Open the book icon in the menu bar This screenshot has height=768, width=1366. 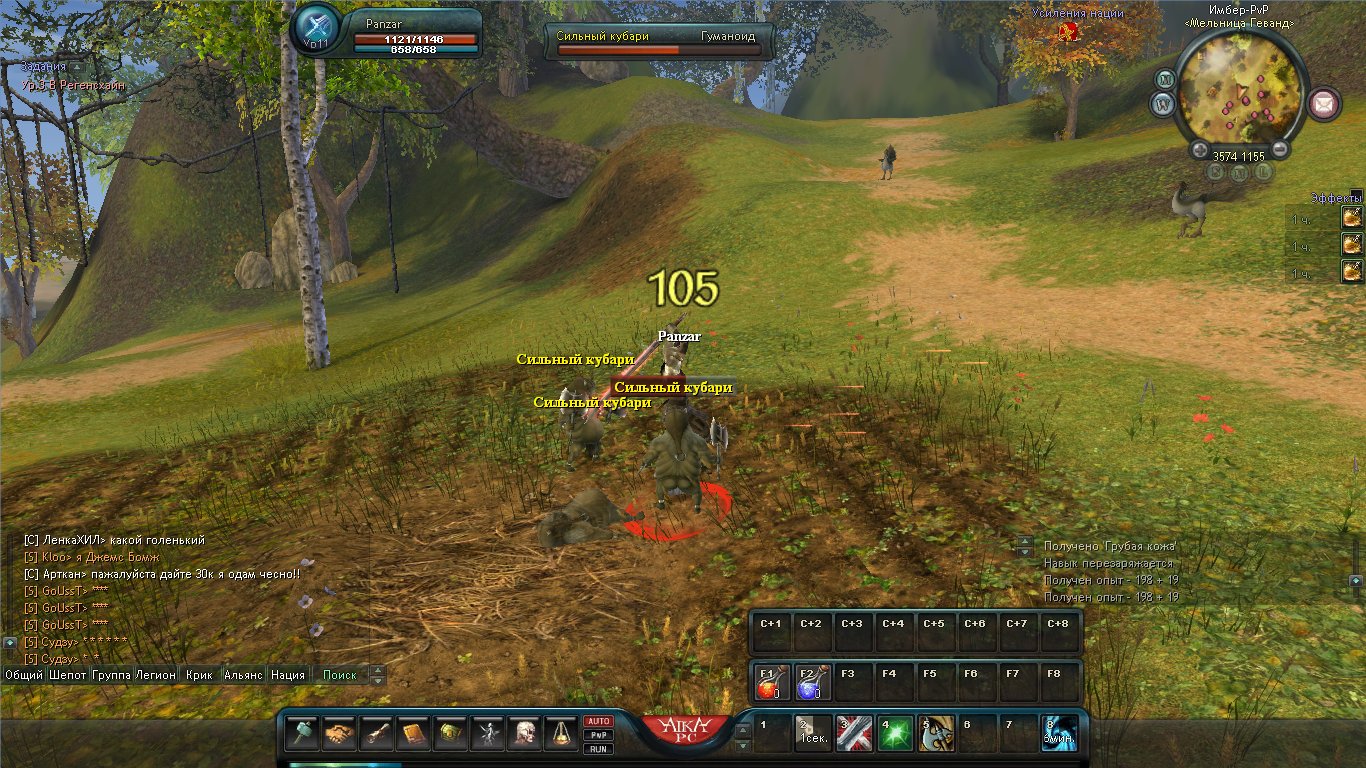point(413,734)
